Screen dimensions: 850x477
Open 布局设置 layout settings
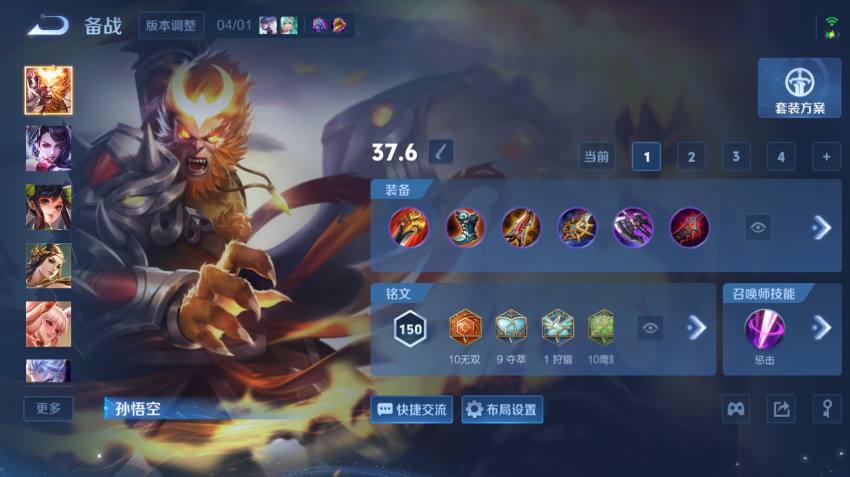[x=502, y=409]
